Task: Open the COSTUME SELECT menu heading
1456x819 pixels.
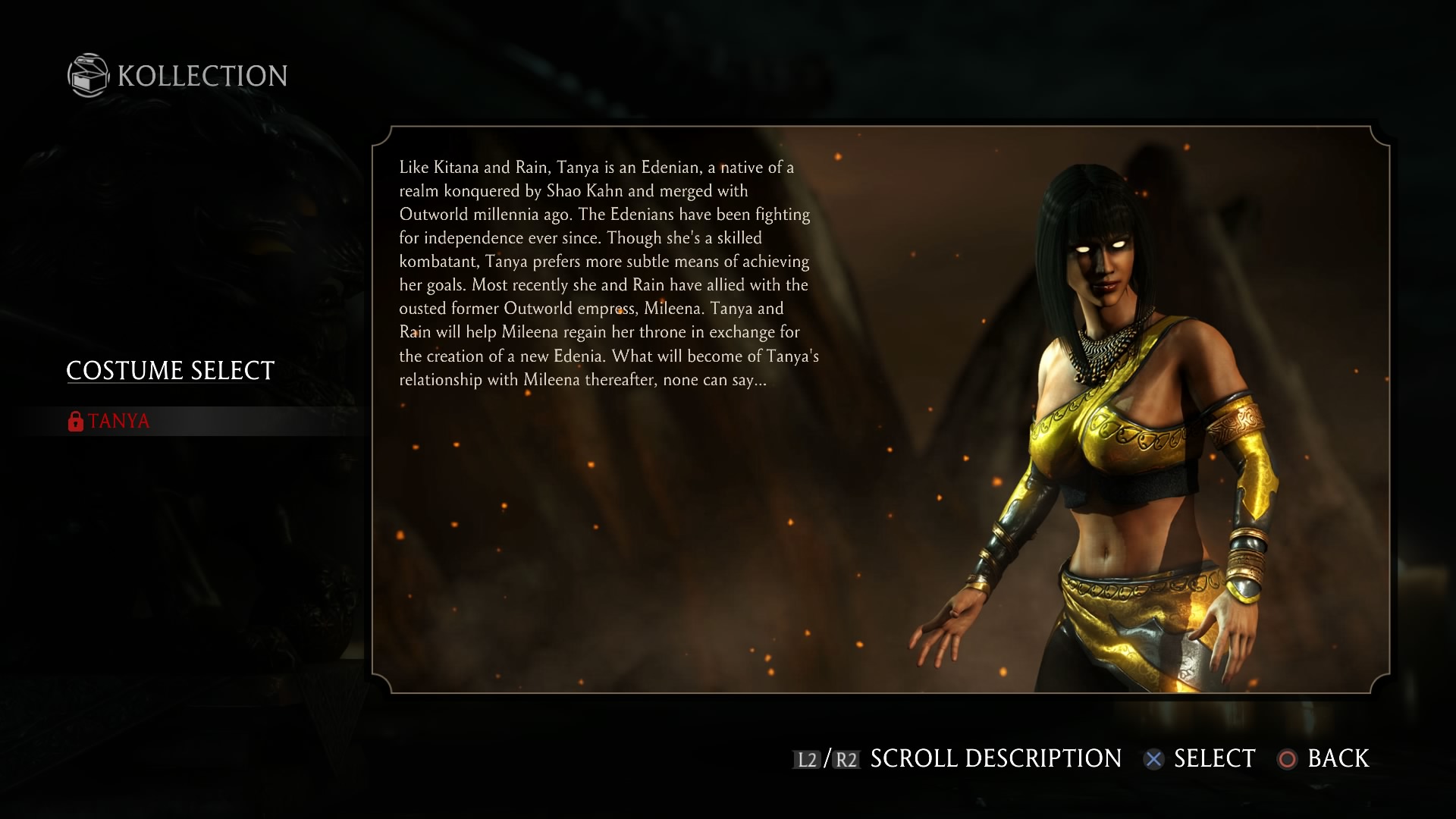Action: (169, 371)
